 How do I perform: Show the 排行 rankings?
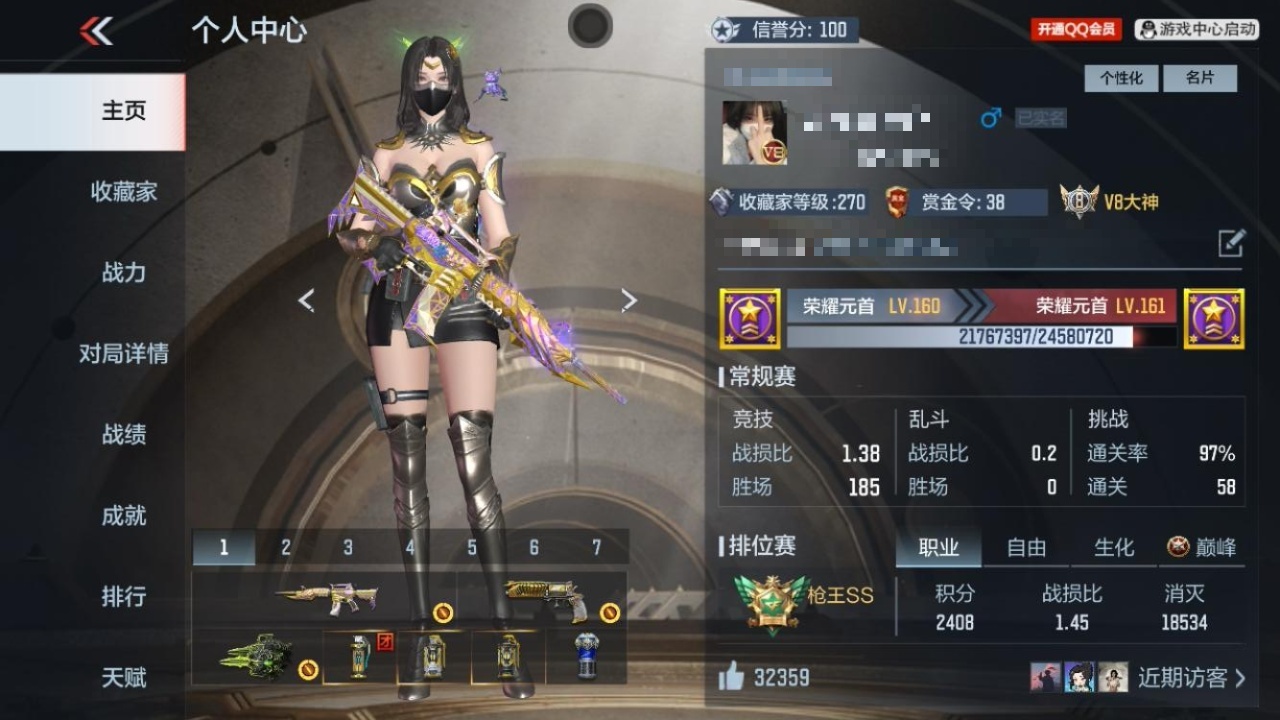point(123,596)
